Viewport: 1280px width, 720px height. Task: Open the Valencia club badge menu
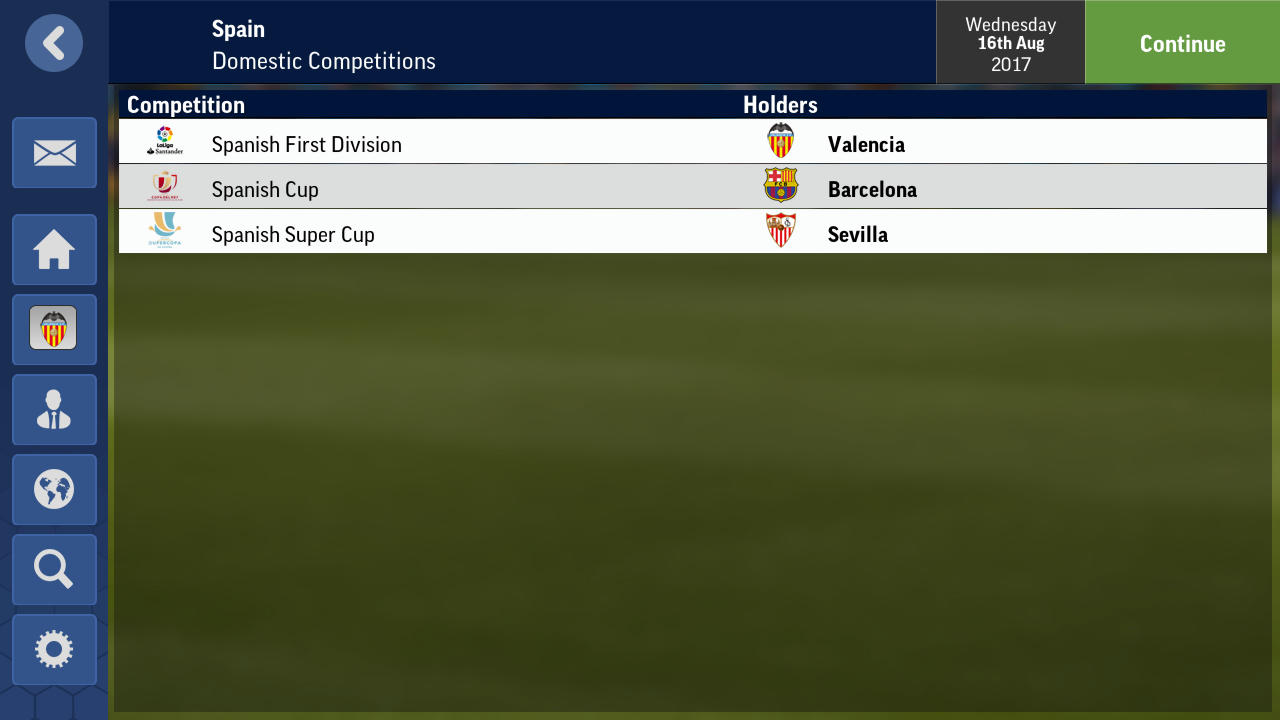coord(54,329)
